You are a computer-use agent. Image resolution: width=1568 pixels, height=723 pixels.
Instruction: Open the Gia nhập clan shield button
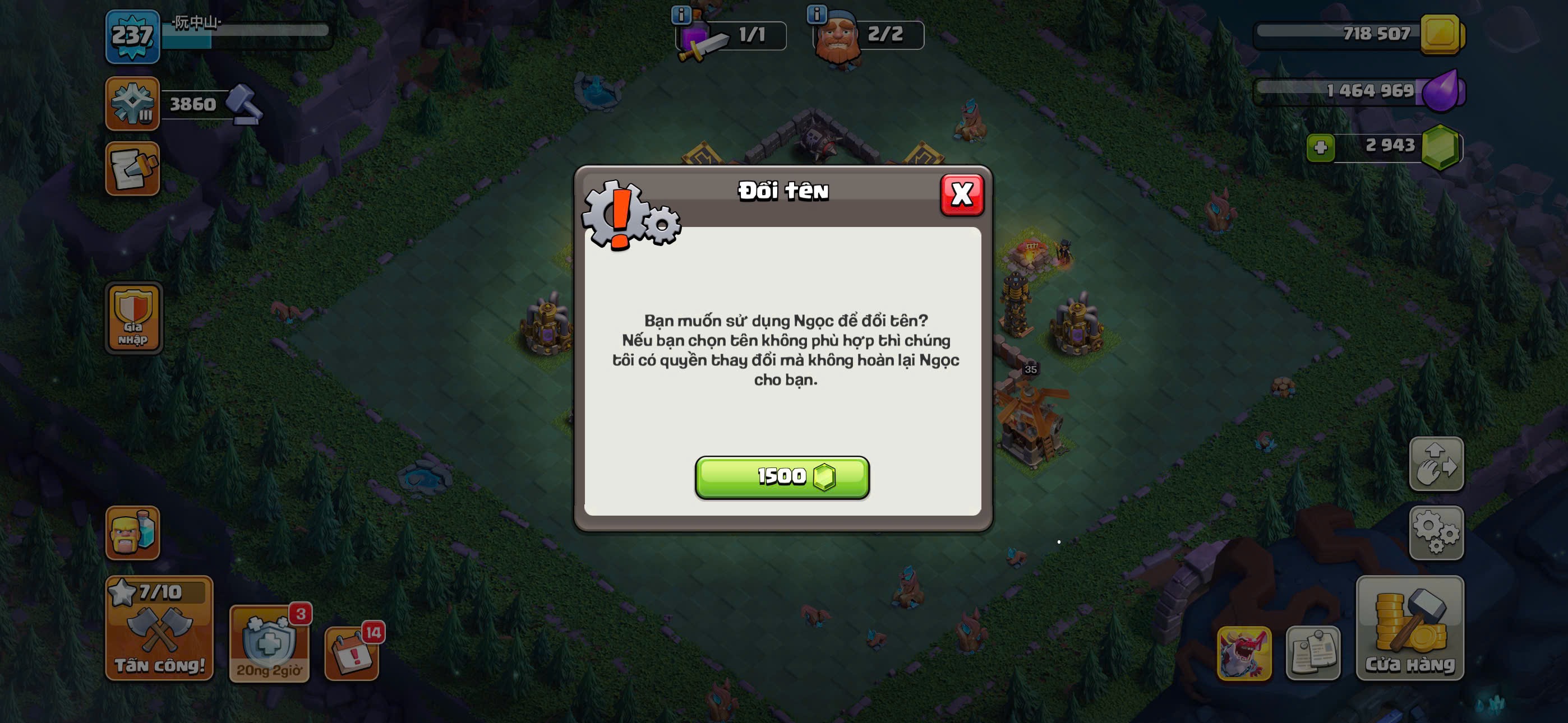[x=133, y=318]
